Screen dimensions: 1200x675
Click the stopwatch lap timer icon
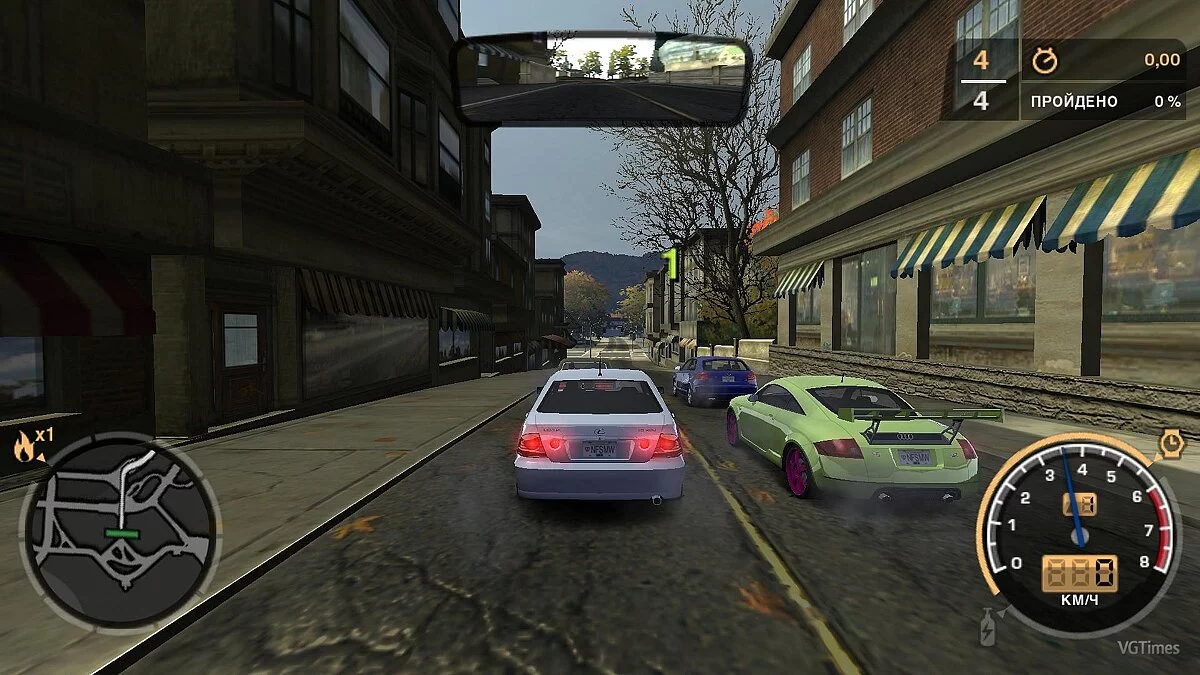click(1045, 60)
